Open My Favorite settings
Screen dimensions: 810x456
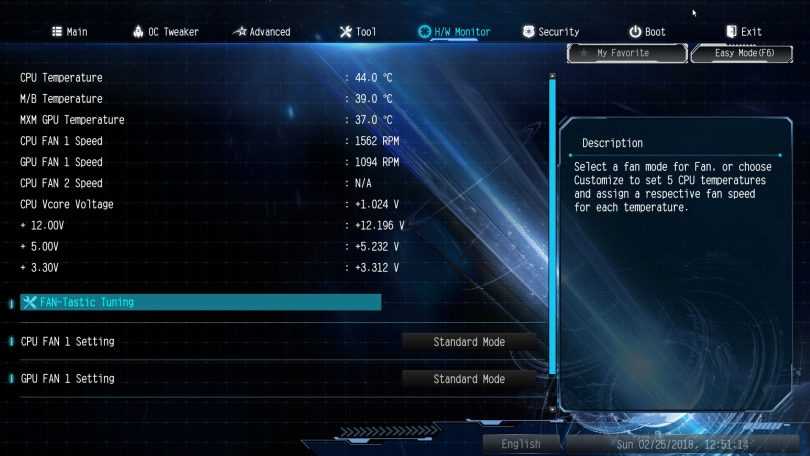point(624,53)
